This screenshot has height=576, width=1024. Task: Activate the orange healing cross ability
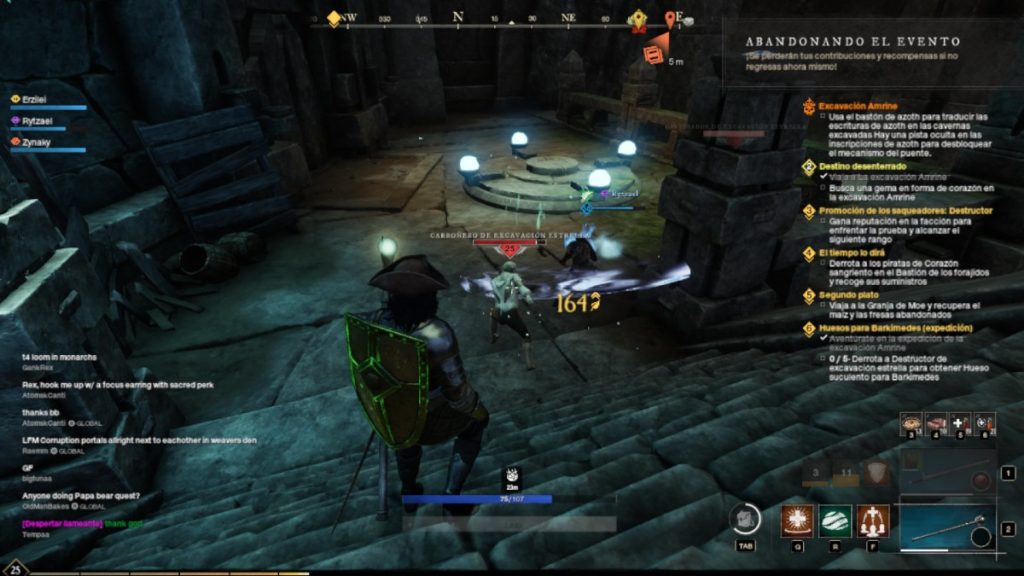tap(799, 520)
